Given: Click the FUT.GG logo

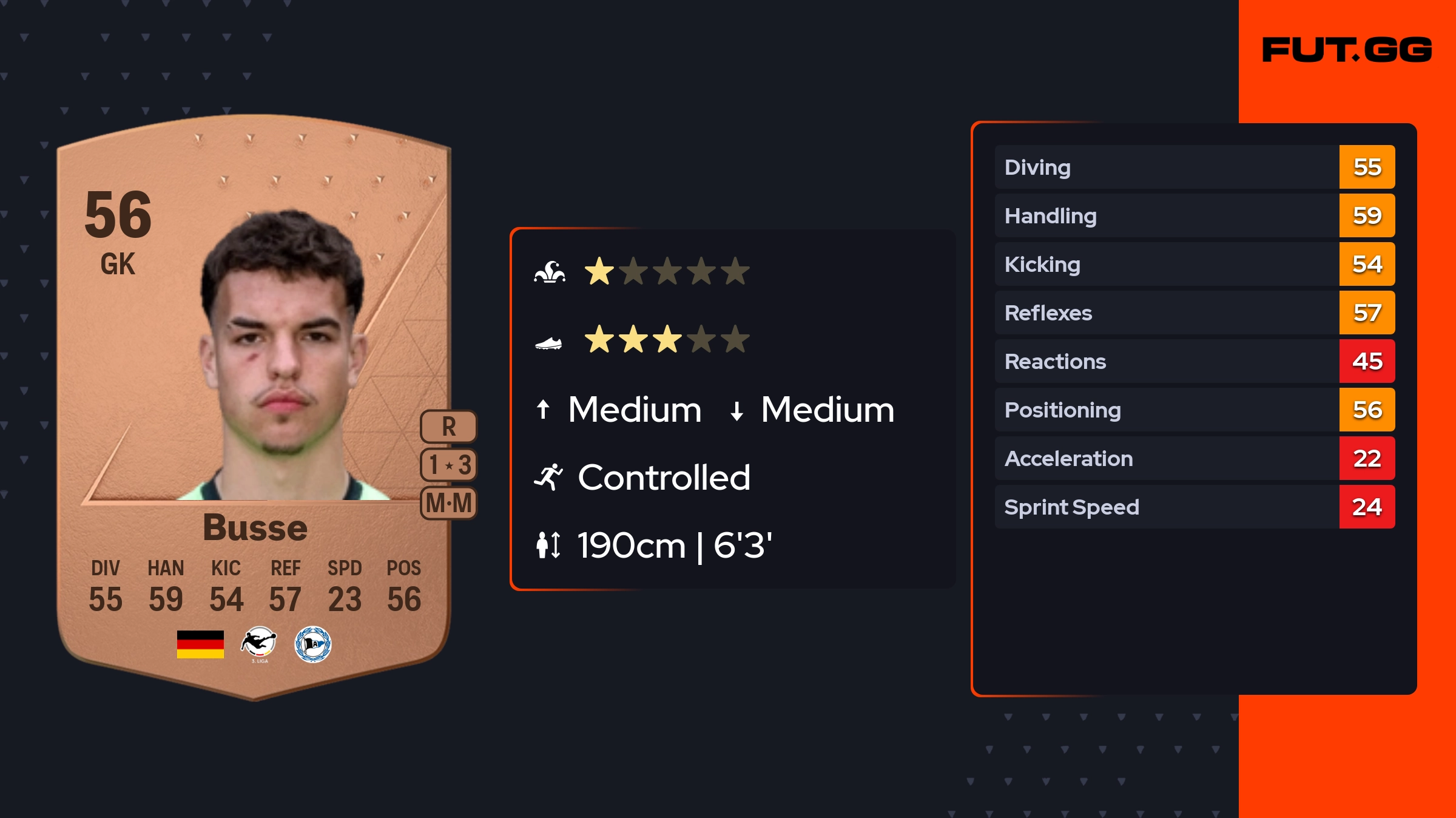Looking at the screenshot, I should [x=1347, y=50].
